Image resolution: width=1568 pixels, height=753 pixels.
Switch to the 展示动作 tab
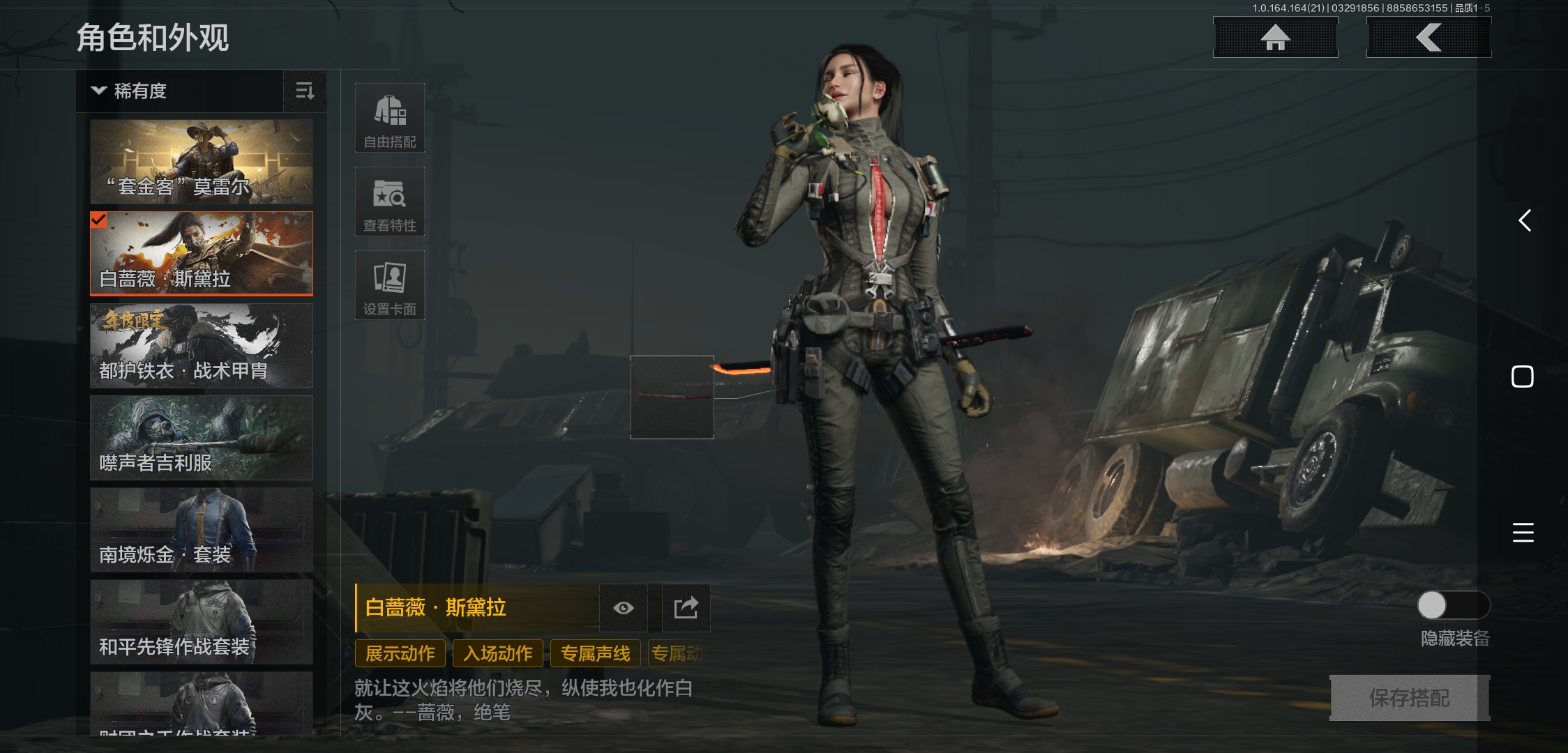(400, 653)
